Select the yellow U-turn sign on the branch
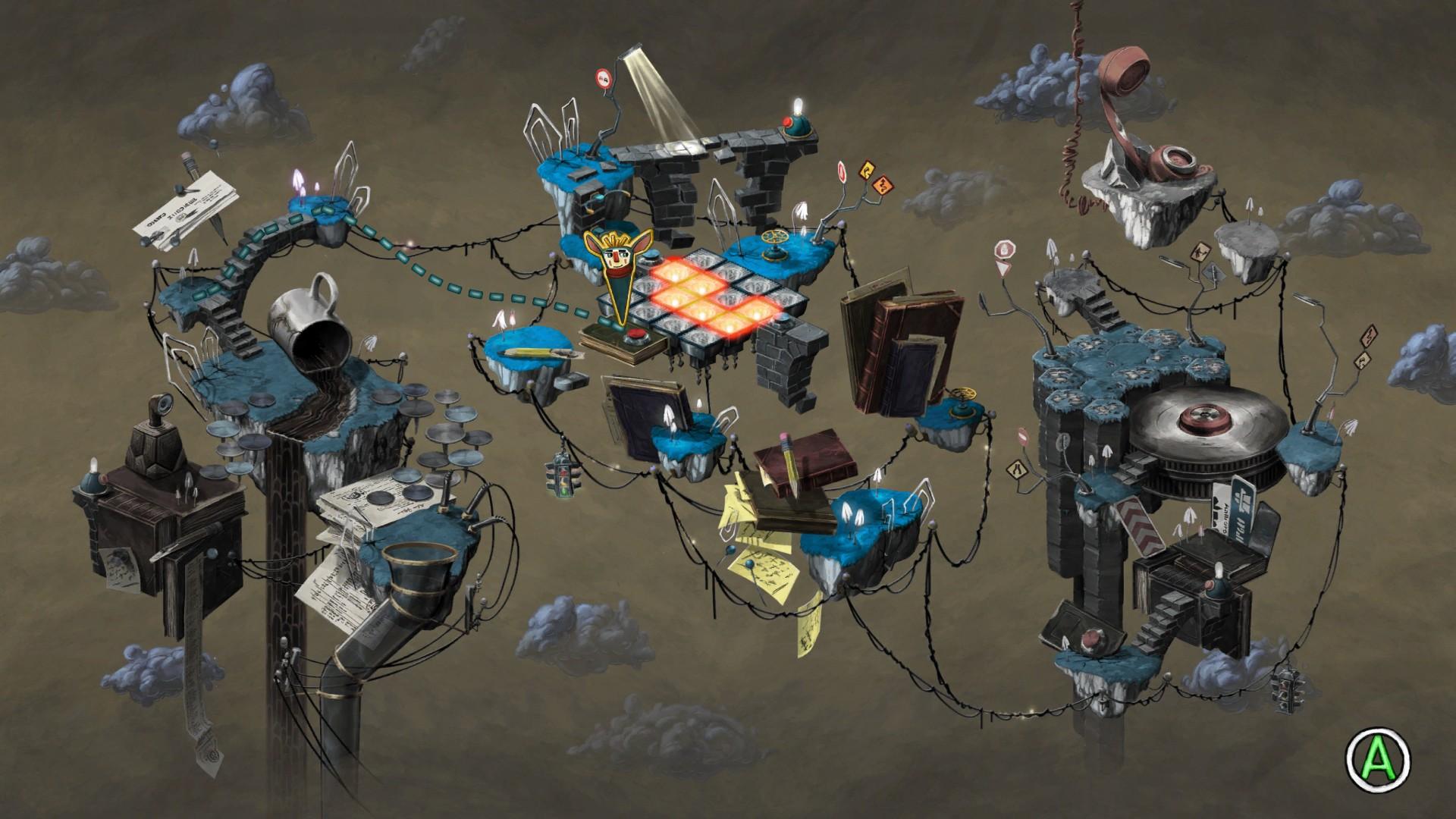The width and height of the screenshot is (1456, 819). tap(867, 170)
